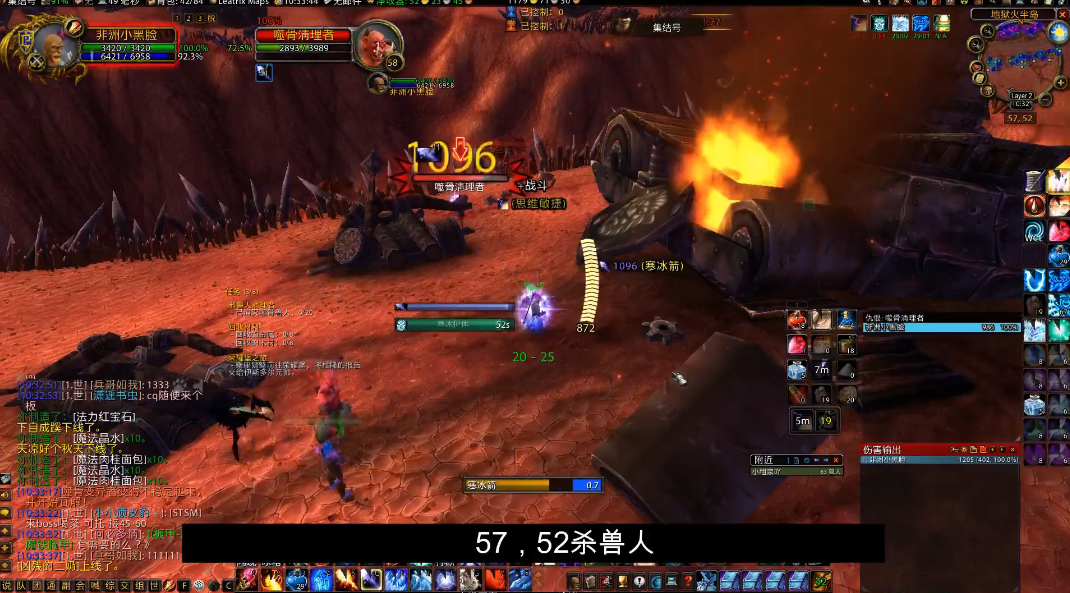Viewport: 1070px width, 593px height.
Task: Click the 说 (say) chat channel button
Action: tap(7, 585)
